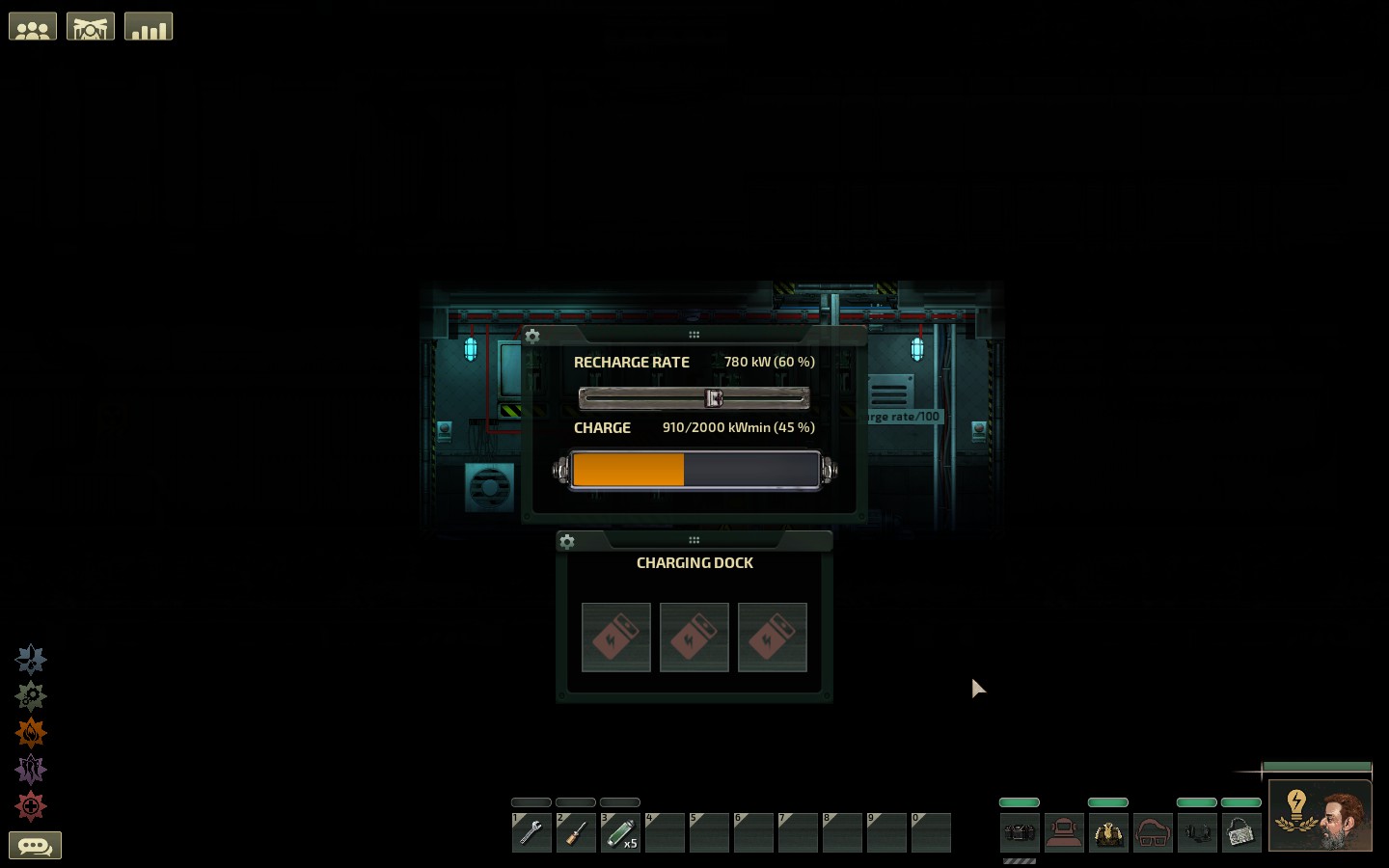Adjust the recharge rate slider handle
1389x868 pixels.
[713, 397]
